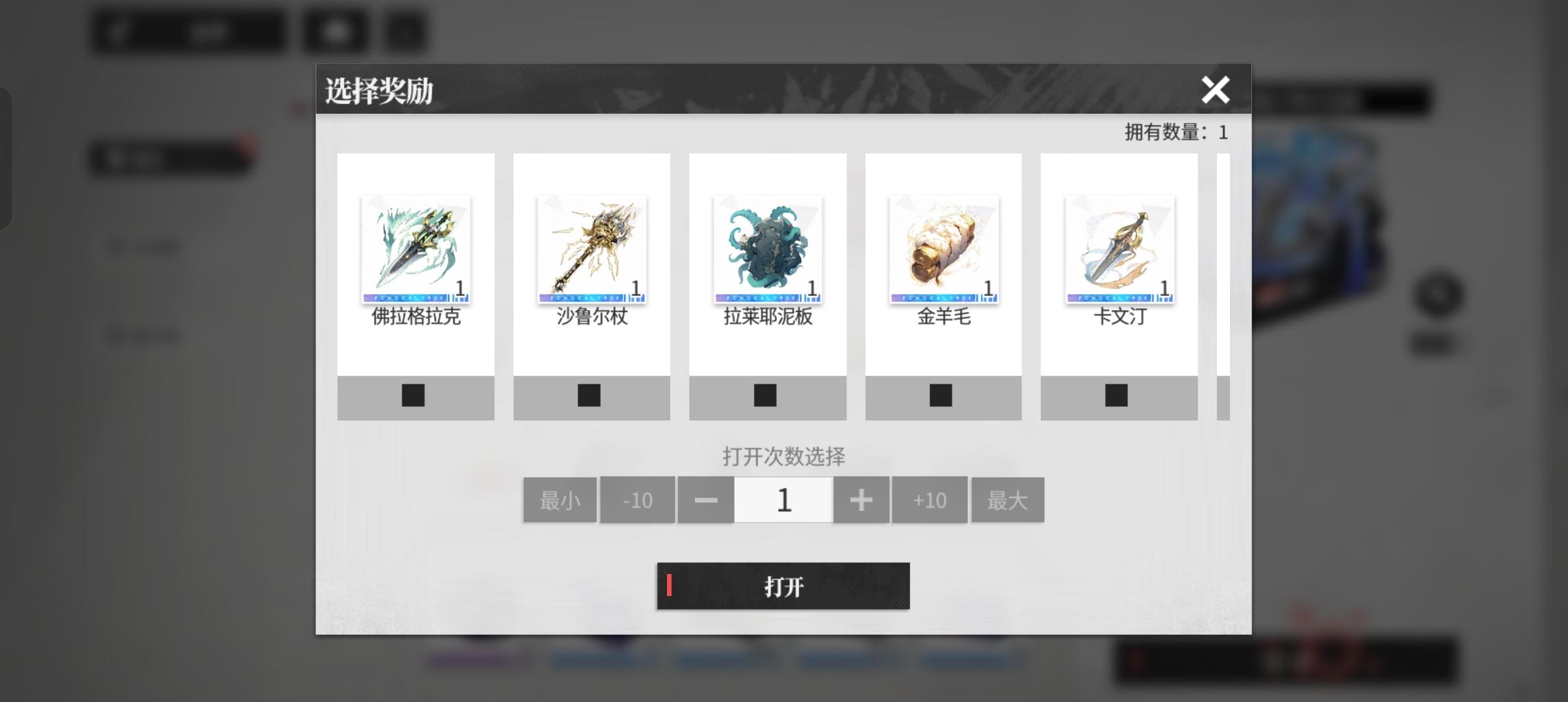The height and width of the screenshot is (702, 1568).
Task: Select the 沙鲁尔杖 staff reward icon
Action: pyautogui.click(x=591, y=249)
